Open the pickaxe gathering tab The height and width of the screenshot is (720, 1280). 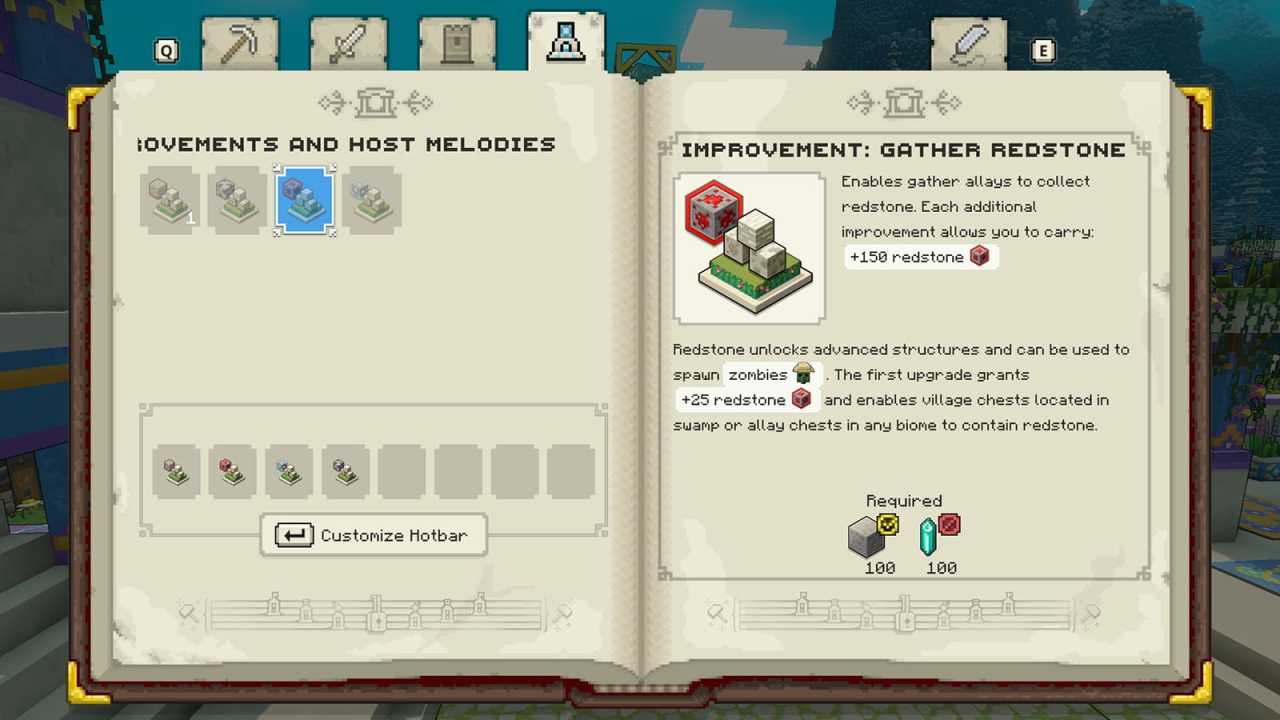click(x=241, y=42)
